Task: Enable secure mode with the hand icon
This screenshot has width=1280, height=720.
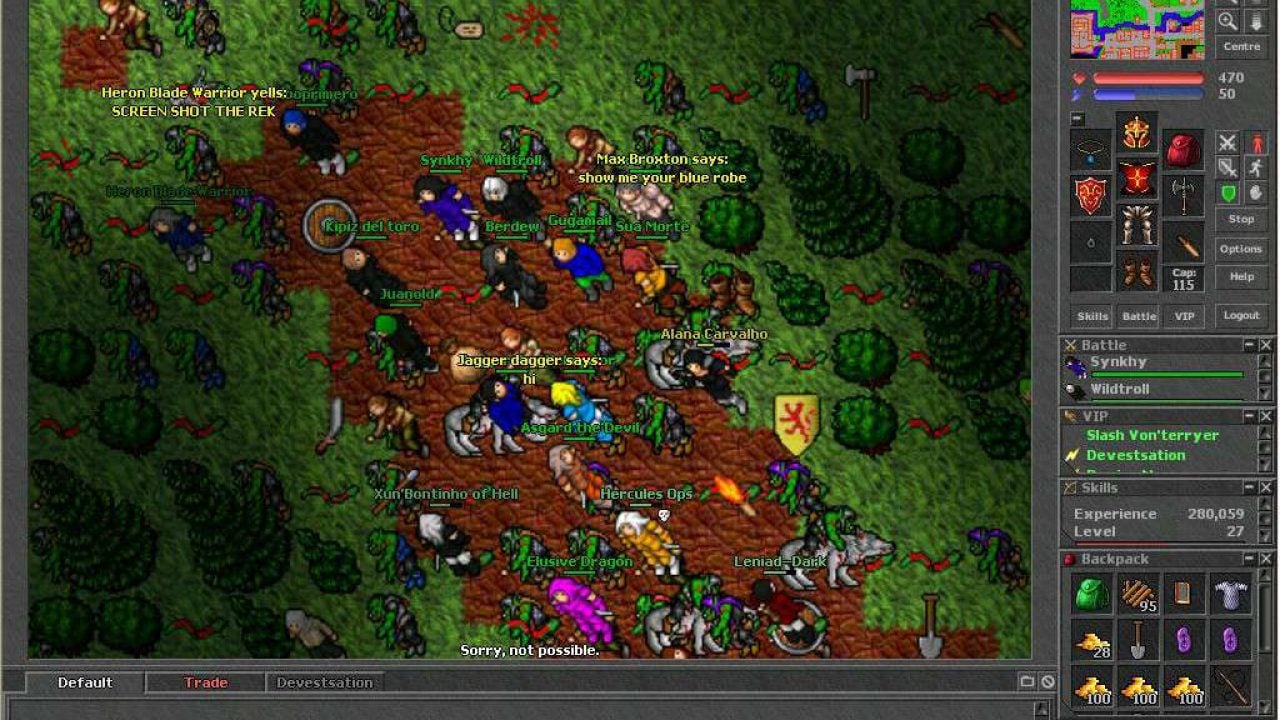Action: pyautogui.click(x=1254, y=192)
